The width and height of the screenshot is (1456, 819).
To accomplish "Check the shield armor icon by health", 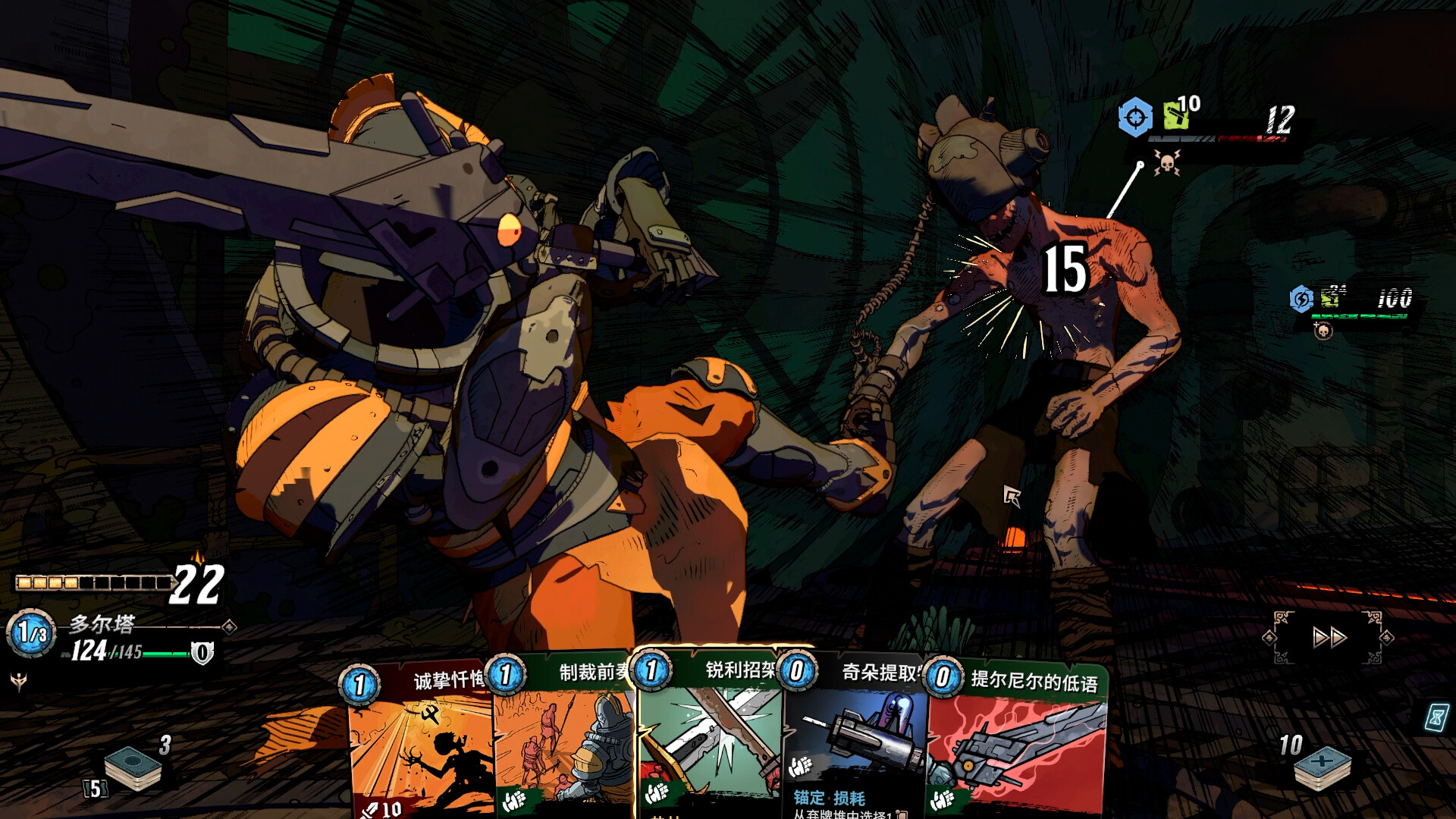I will (x=202, y=653).
